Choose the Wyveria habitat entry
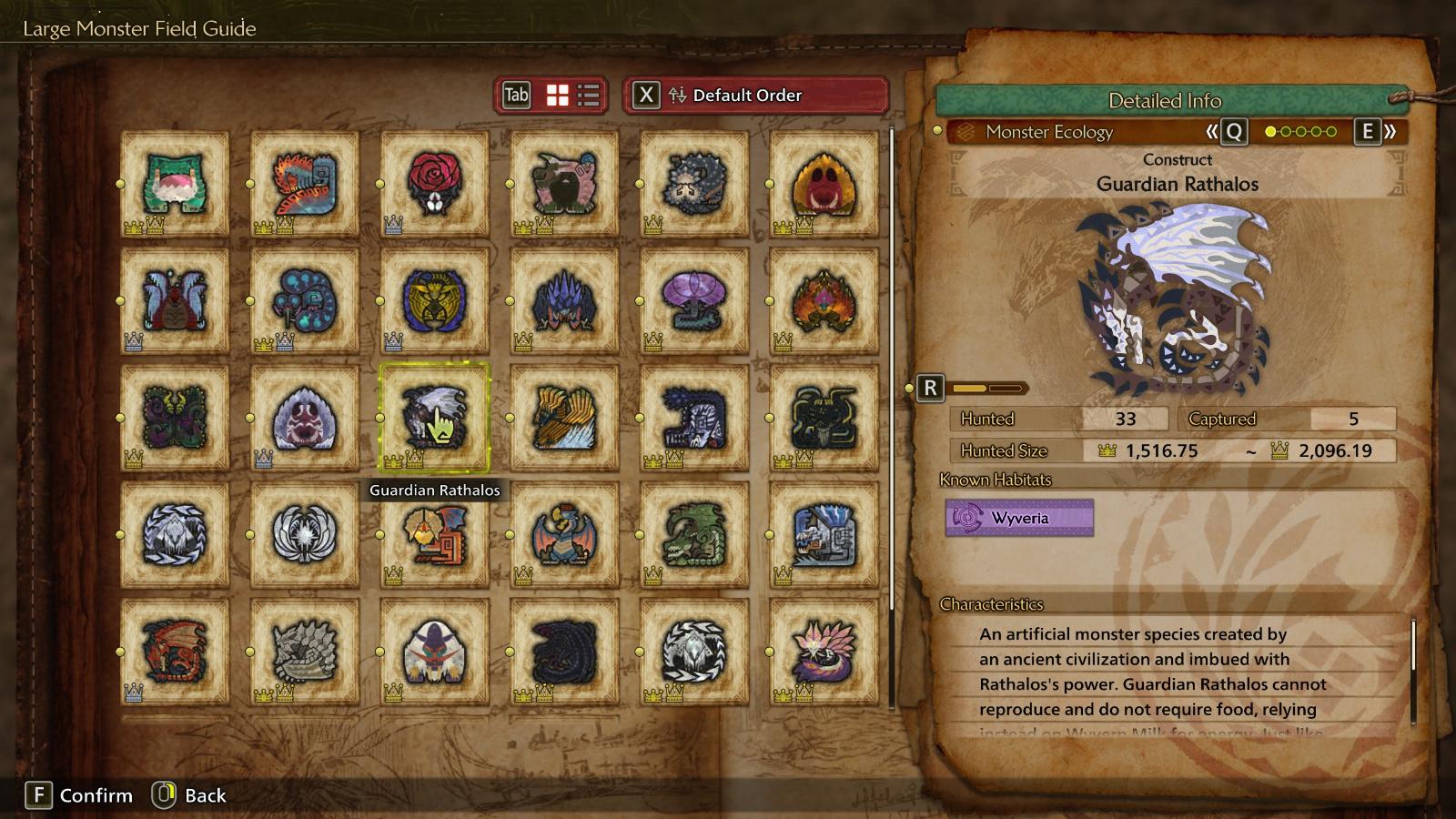This screenshot has height=819, width=1456. point(1019,518)
